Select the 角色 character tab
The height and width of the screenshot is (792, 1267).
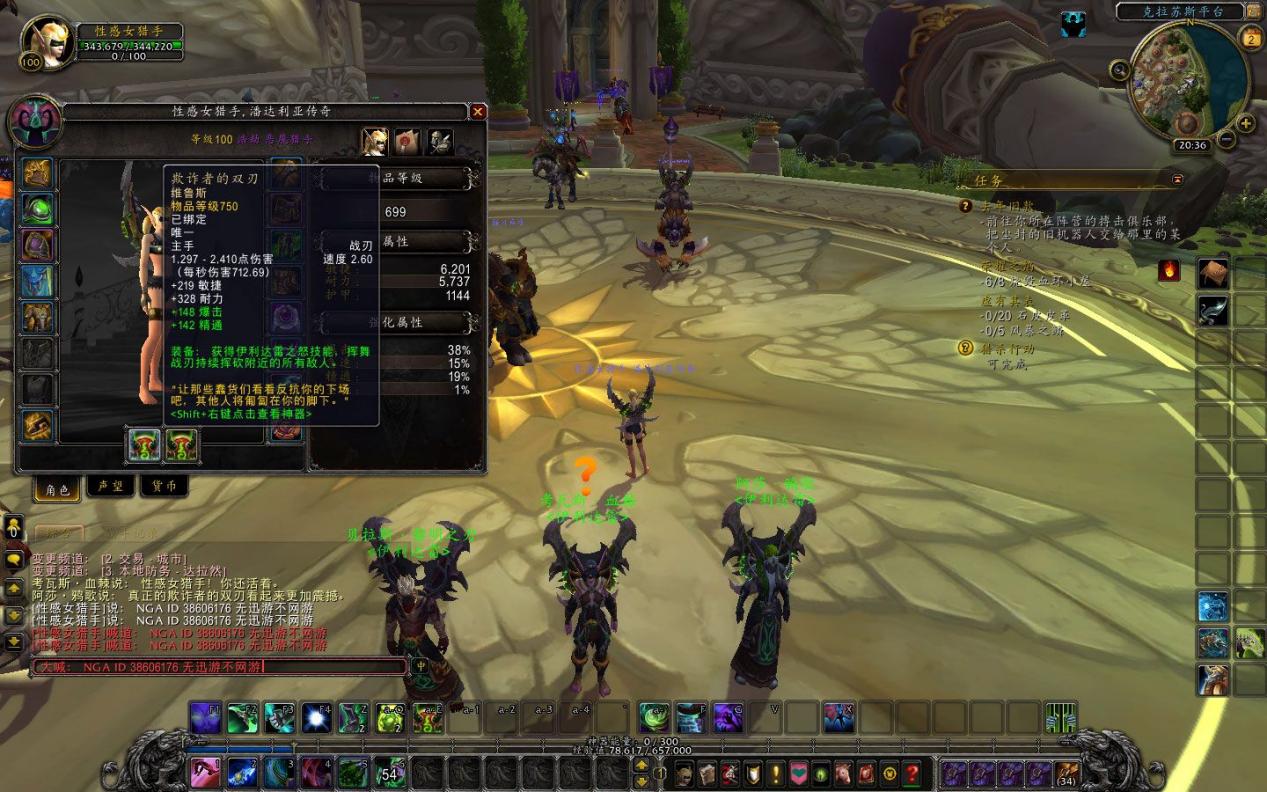tap(56, 488)
